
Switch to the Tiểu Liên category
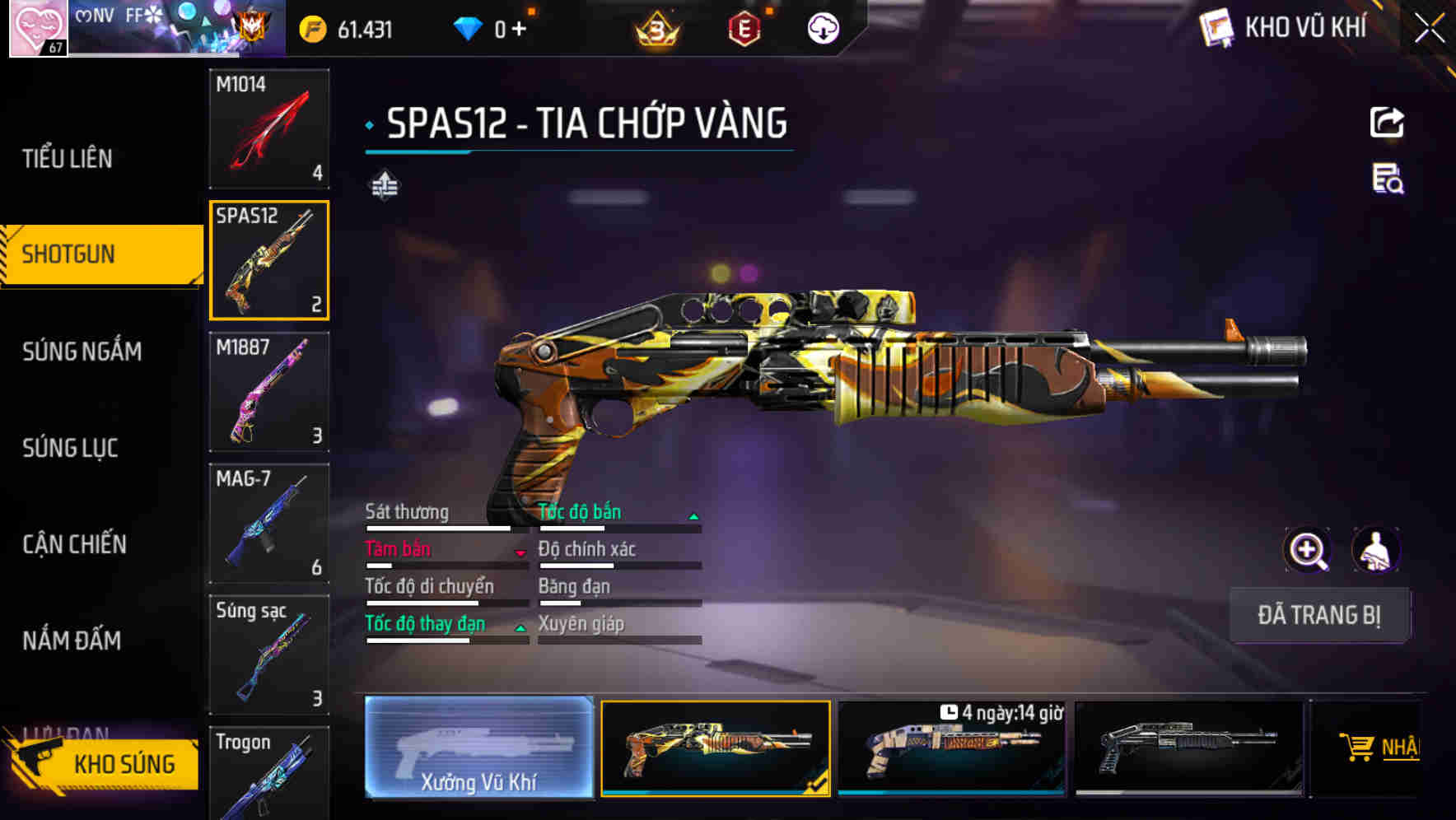coord(68,158)
